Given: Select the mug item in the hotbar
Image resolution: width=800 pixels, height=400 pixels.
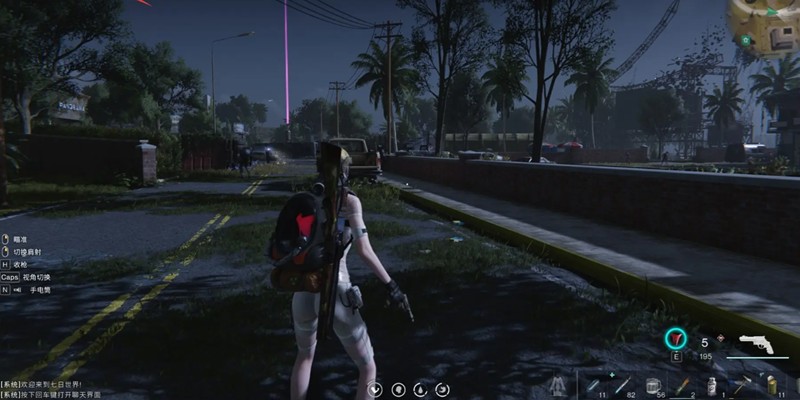Looking at the screenshot, I should [652, 385].
